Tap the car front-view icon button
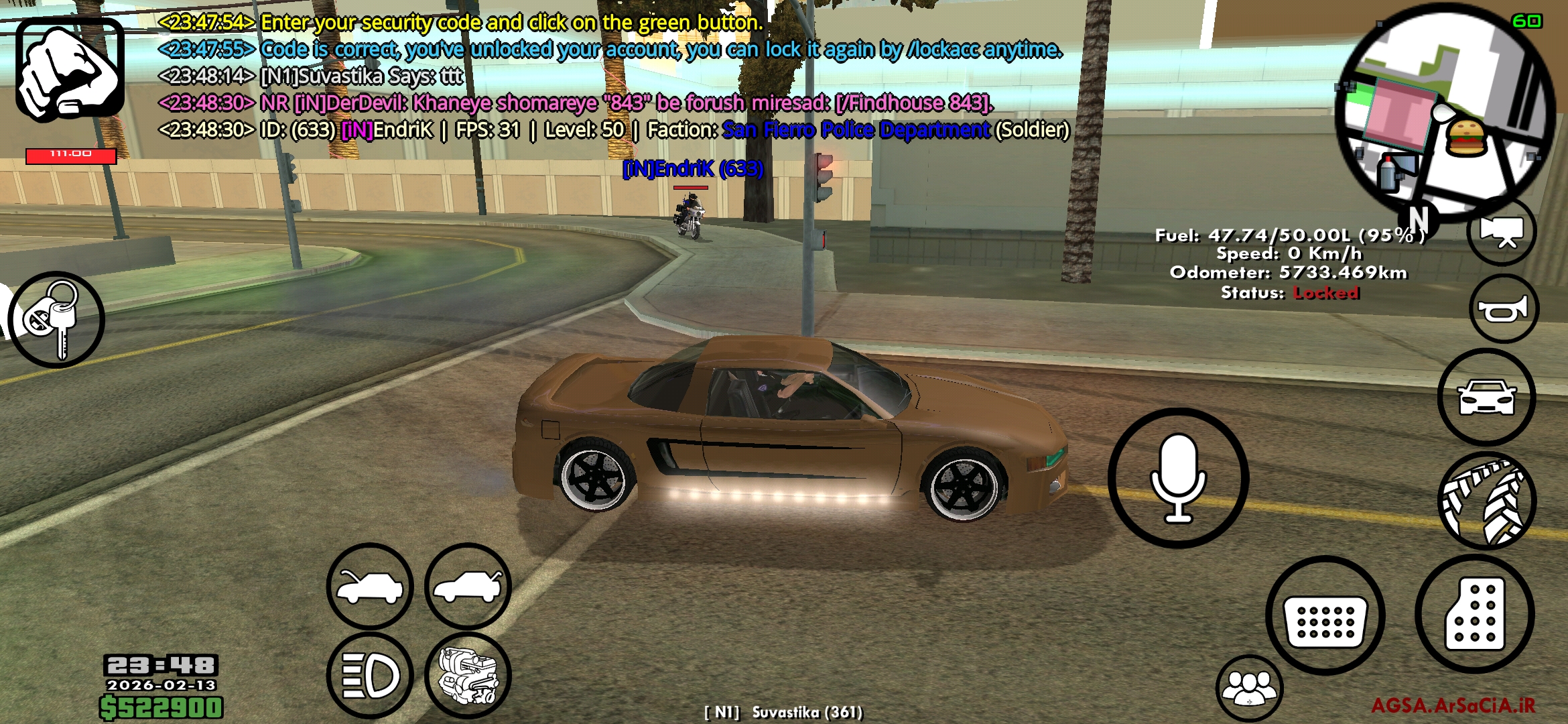Image resolution: width=1568 pixels, height=724 pixels. [1486, 397]
